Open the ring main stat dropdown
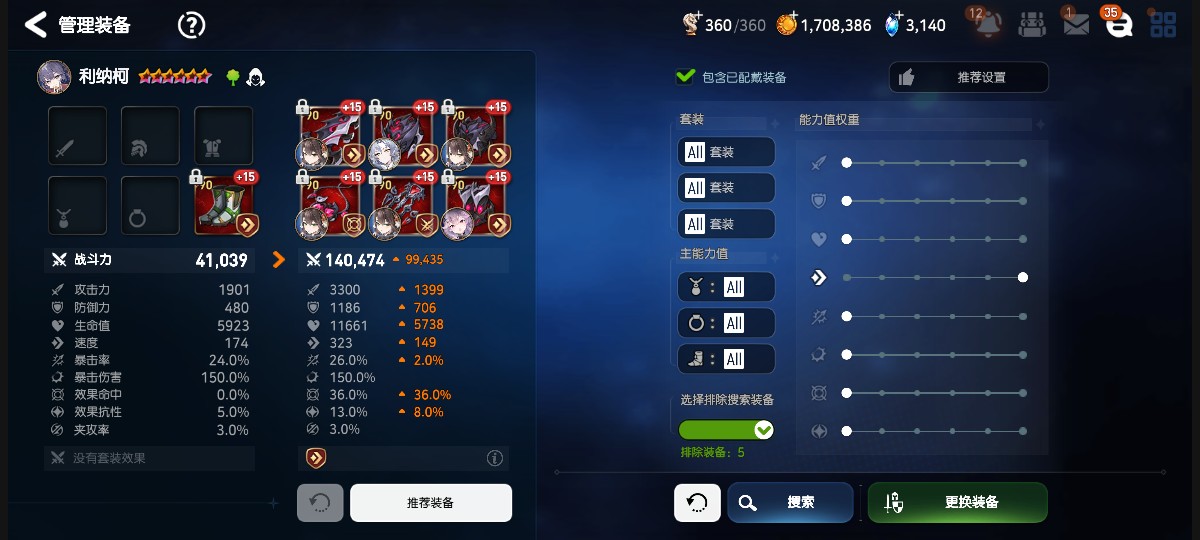 point(726,323)
